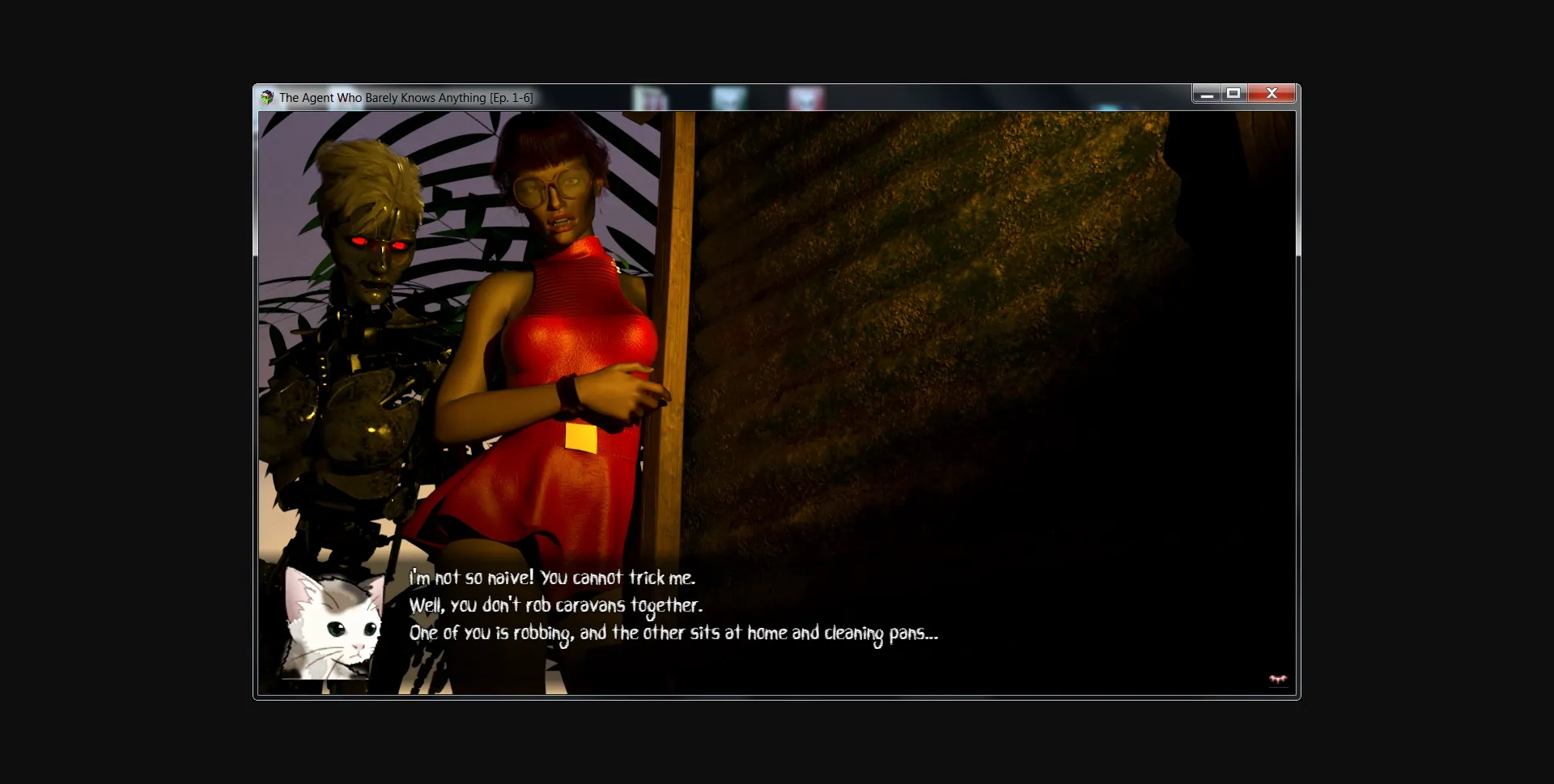1554x784 pixels.
Task: Click the white cat narrator portrait
Action: (332, 627)
